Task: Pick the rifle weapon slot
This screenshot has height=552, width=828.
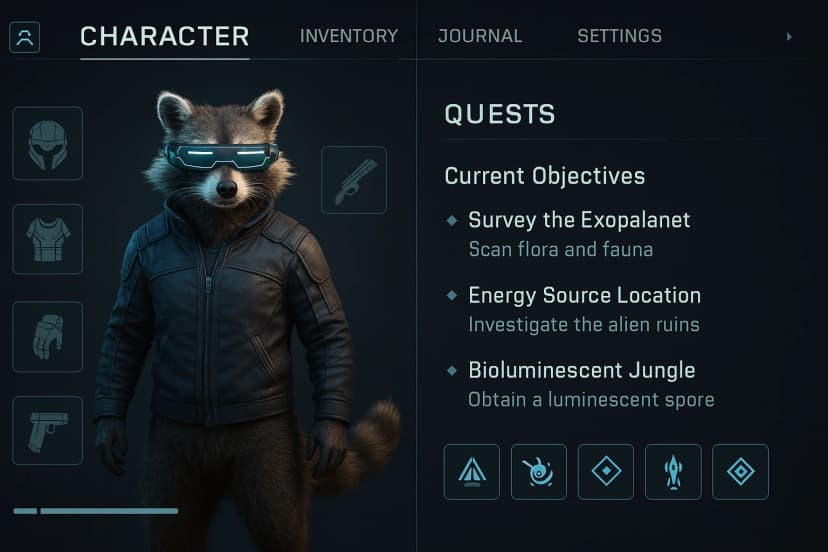Action: (x=354, y=180)
